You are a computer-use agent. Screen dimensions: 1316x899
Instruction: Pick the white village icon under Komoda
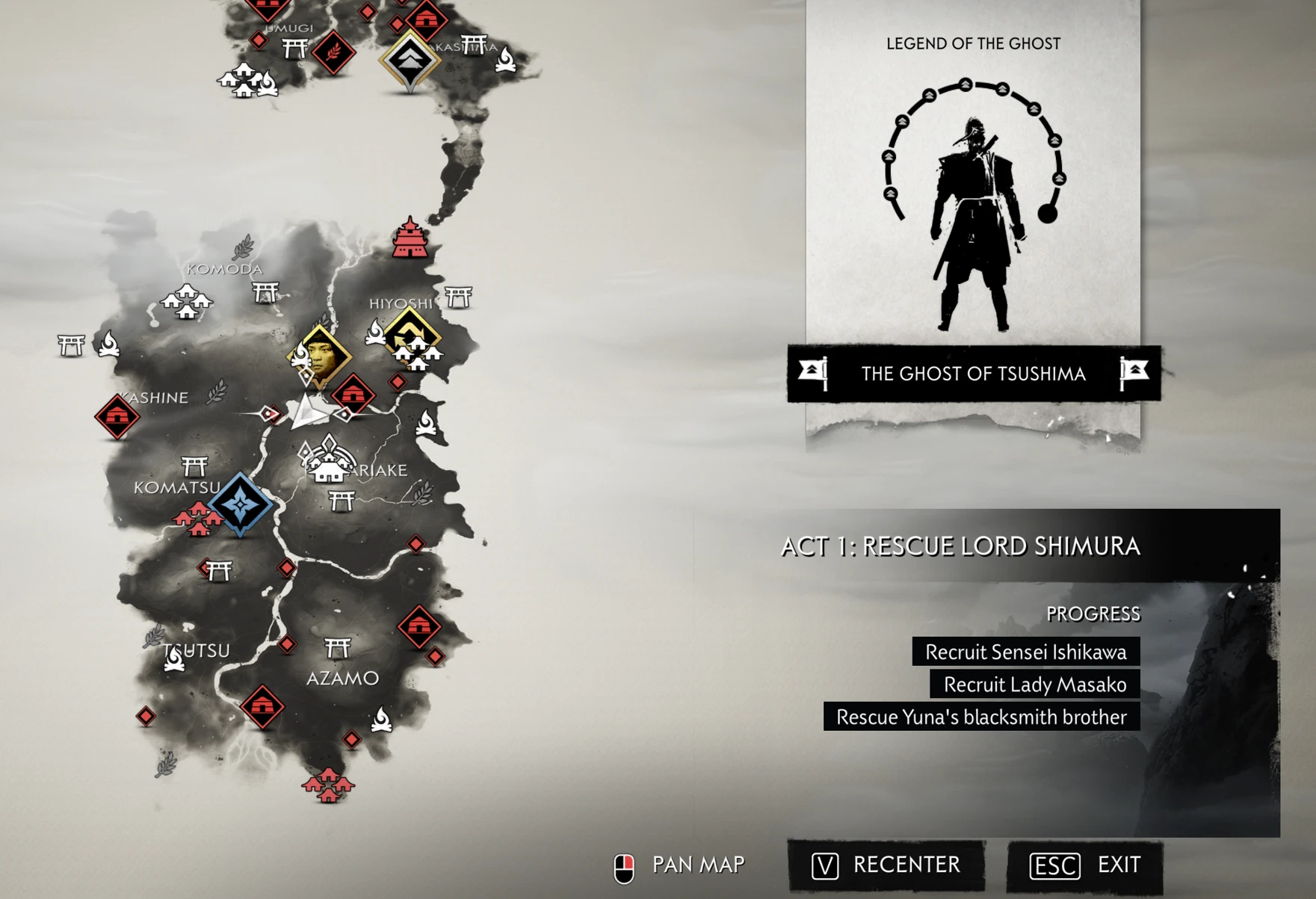click(x=187, y=301)
